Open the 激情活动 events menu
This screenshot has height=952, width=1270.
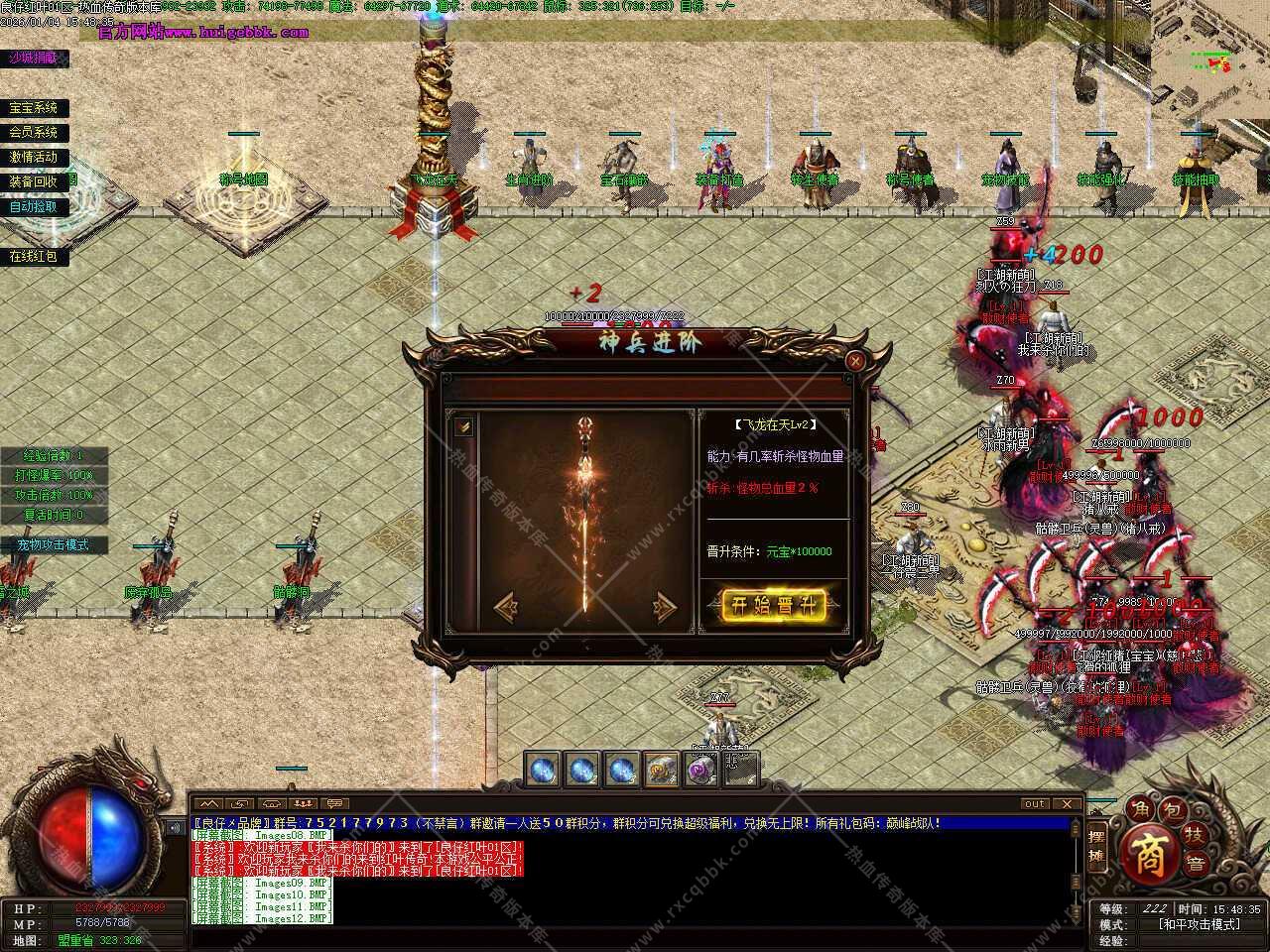click(35, 157)
